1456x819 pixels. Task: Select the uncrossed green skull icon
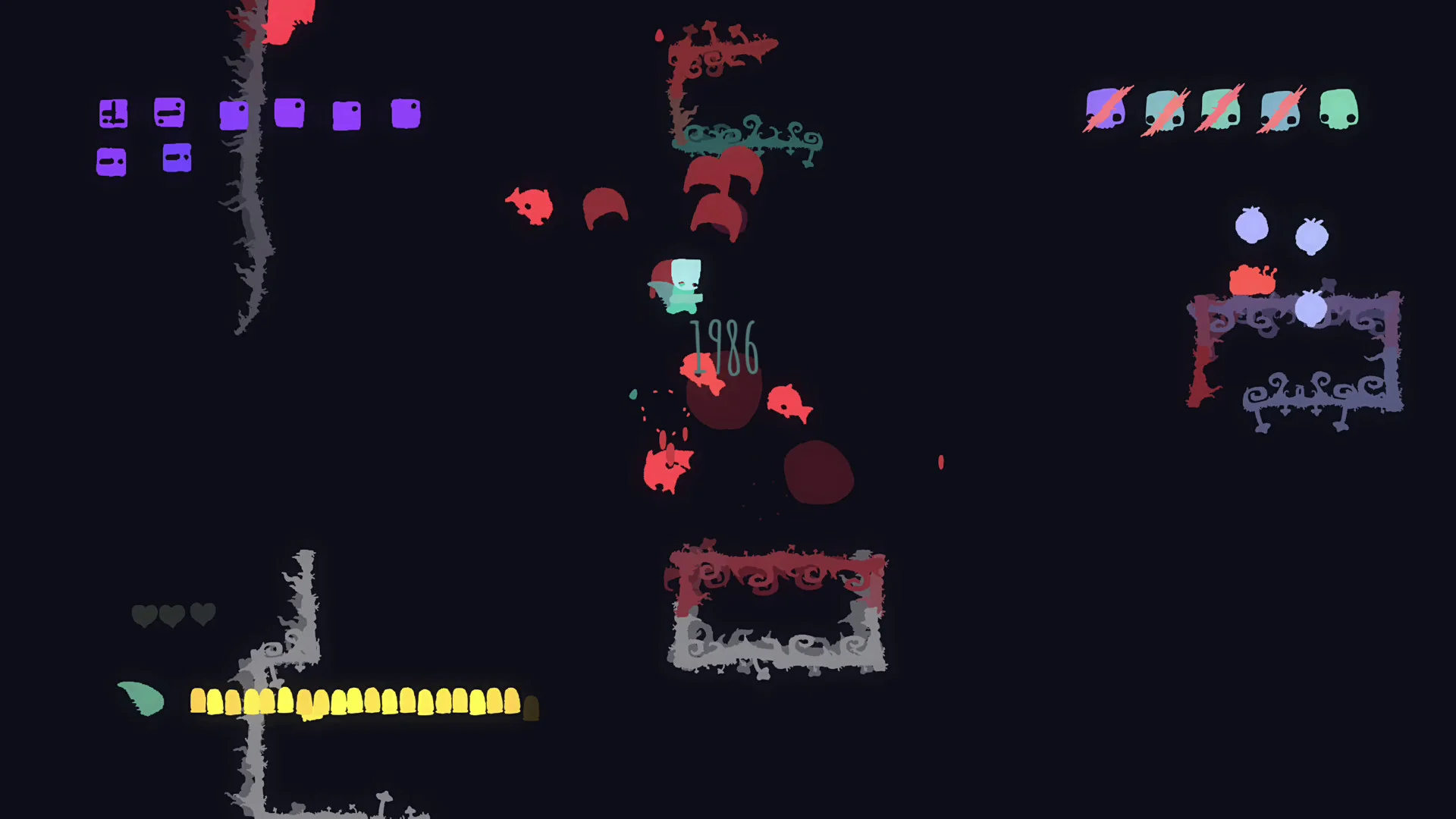pos(1338,109)
